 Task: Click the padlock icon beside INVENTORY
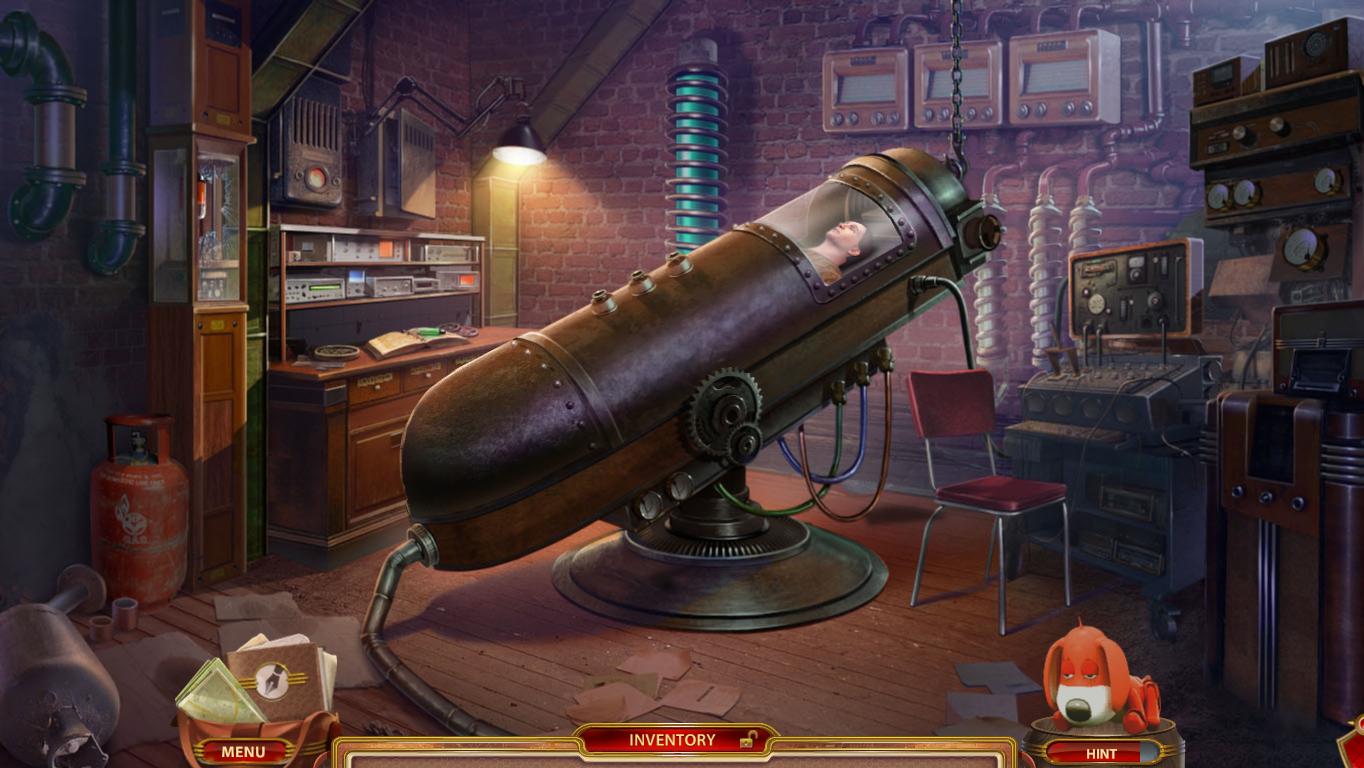(x=746, y=740)
